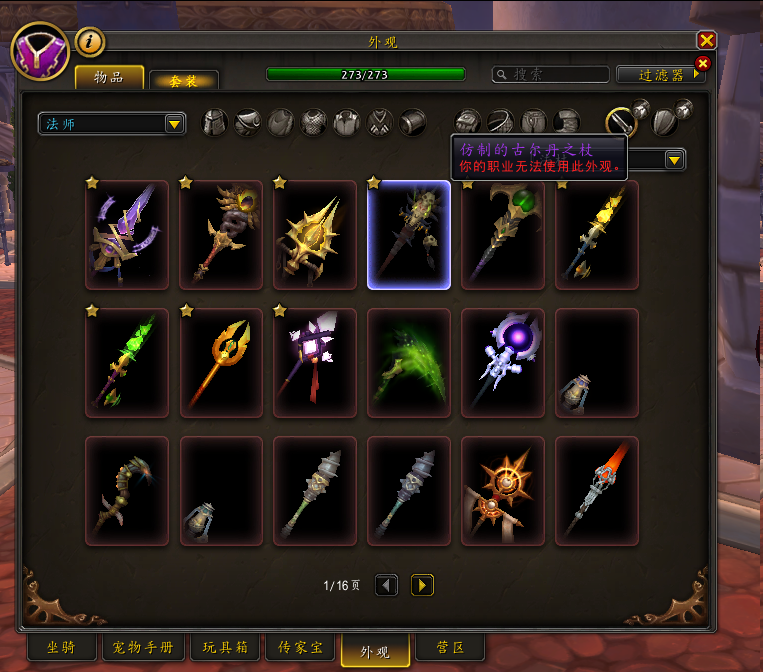Viewport: 763px width, 672px height.
Task: Switch to the 套装 sets tab
Action: [183, 80]
